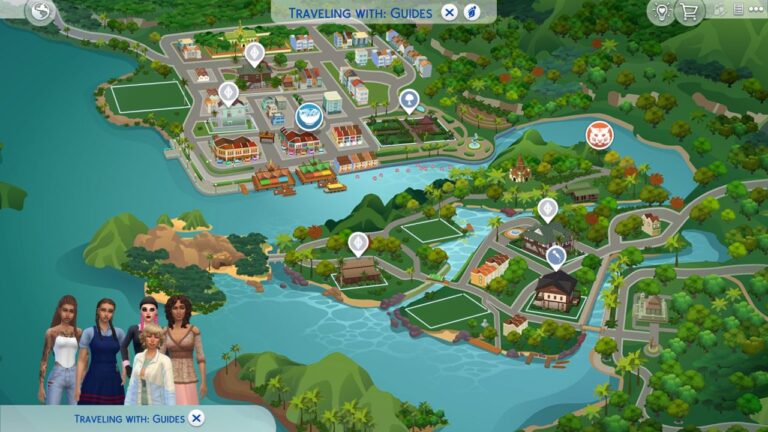The image size is (768, 432).
Task: Select the blue crown lot marker
Action: pyautogui.click(x=309, y=116)
